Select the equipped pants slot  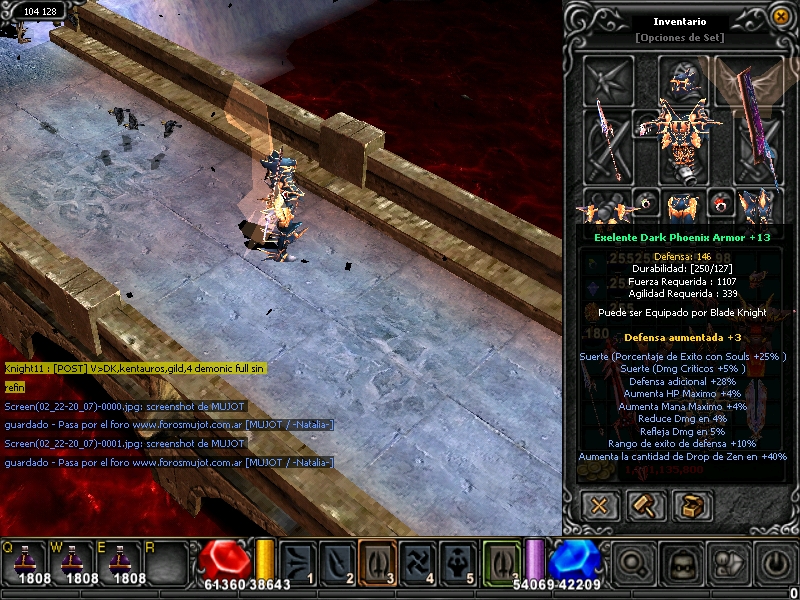coord(682,205)
